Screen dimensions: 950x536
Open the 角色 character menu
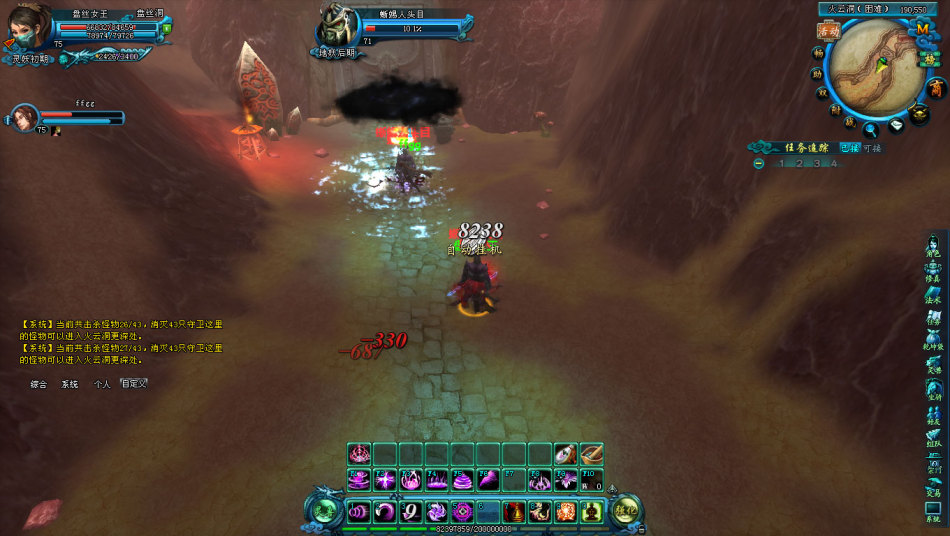pos(932,247)
